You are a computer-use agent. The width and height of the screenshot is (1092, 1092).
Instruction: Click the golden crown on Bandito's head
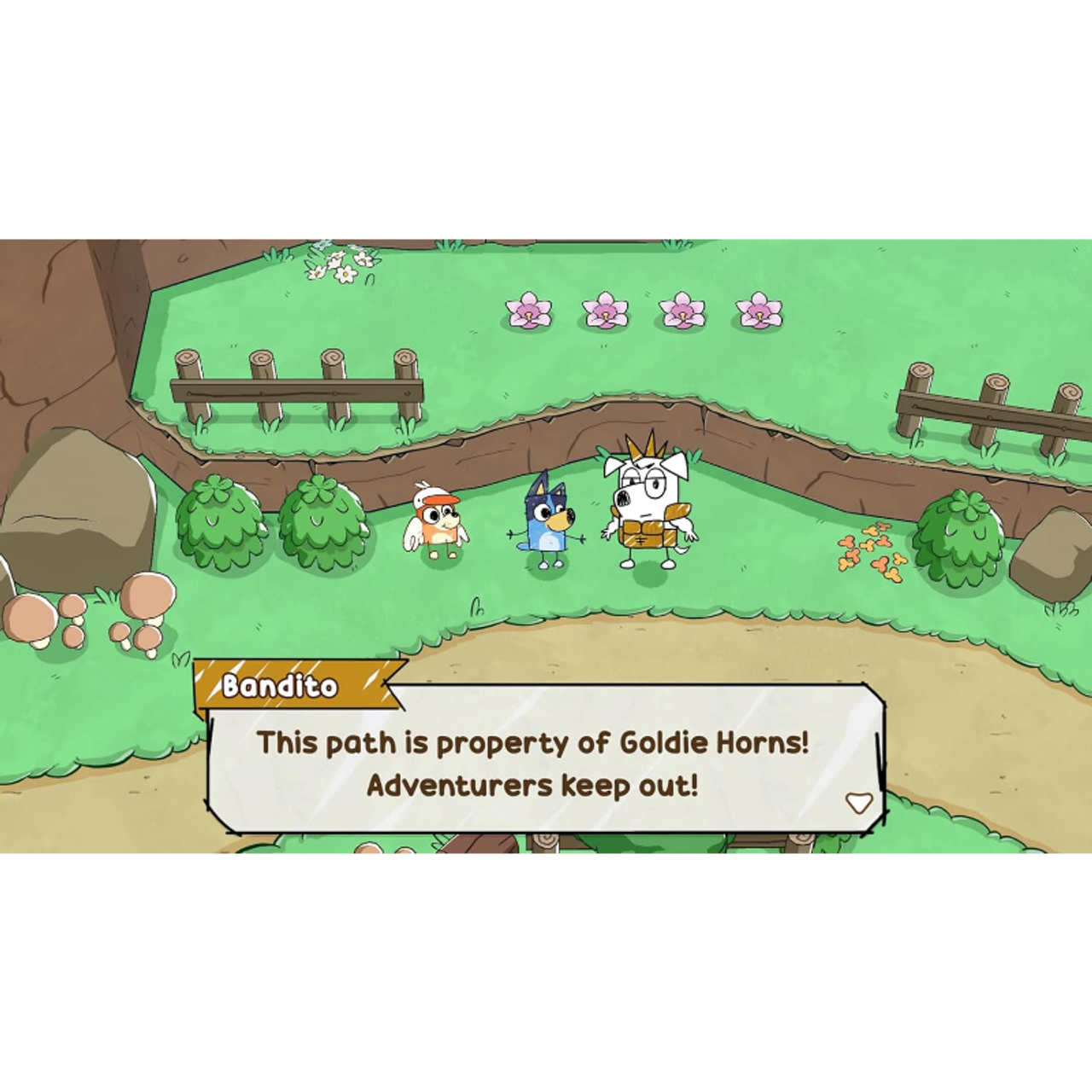click(x=646, y=450)
